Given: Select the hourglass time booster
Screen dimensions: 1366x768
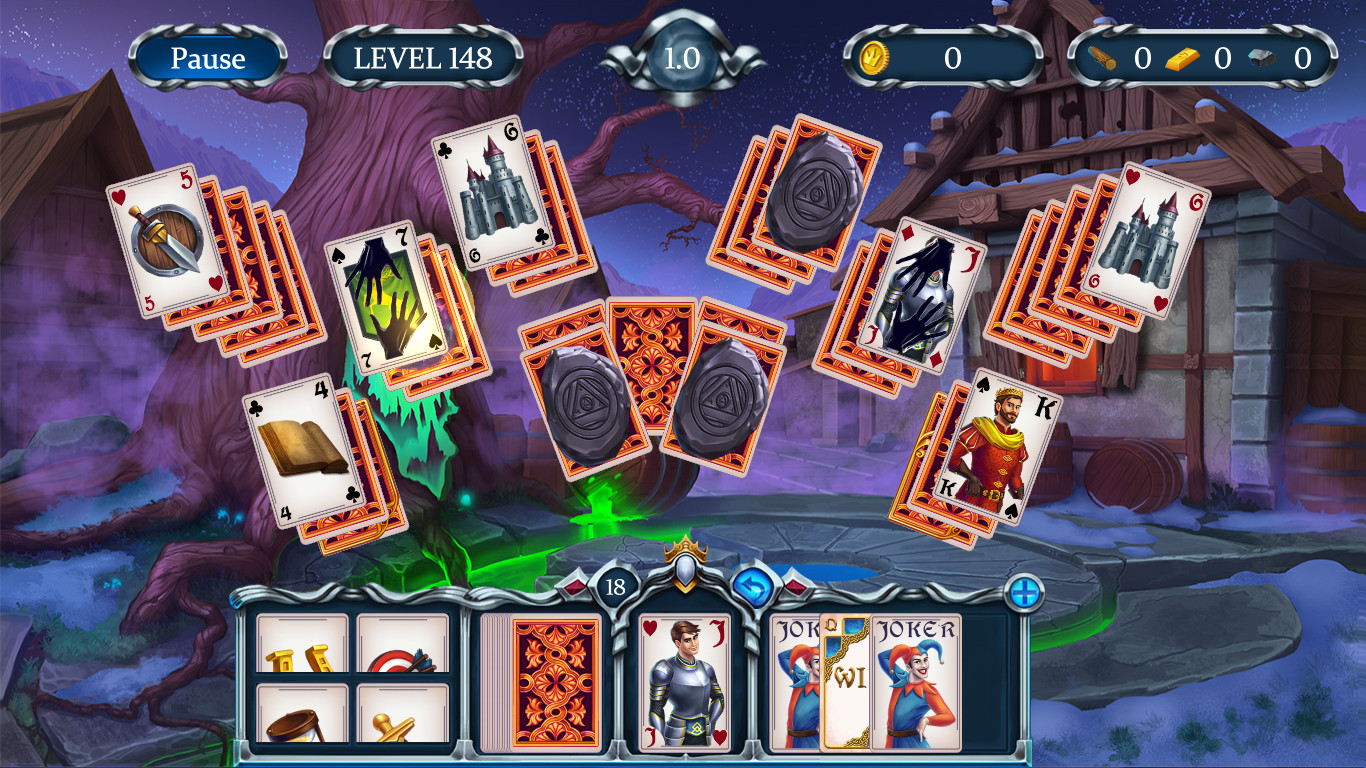Looking at the screenshot, I should (x=300, y=710).
